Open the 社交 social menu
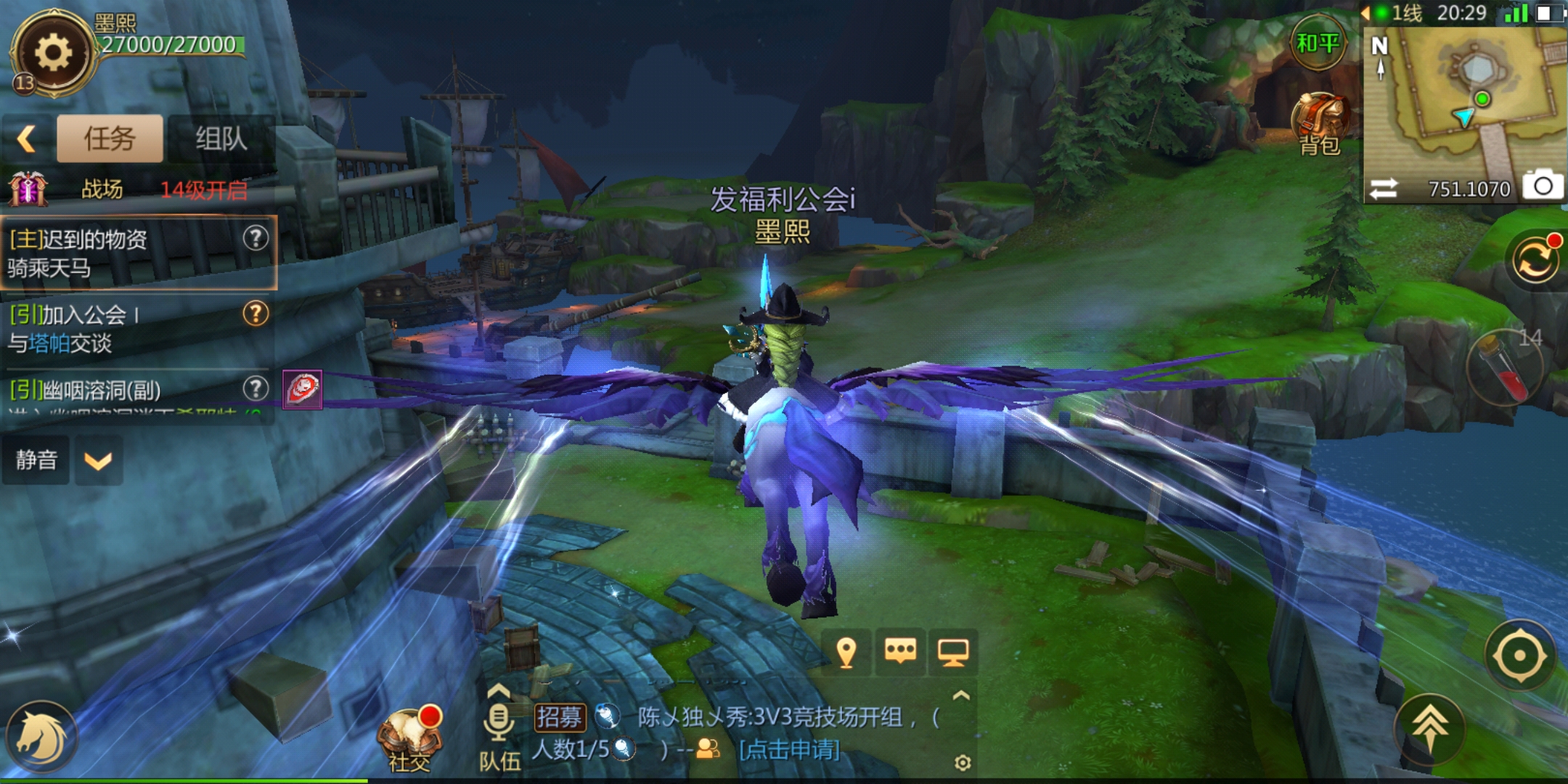This screenshot has height=784, width=1568. pos(410,738)
